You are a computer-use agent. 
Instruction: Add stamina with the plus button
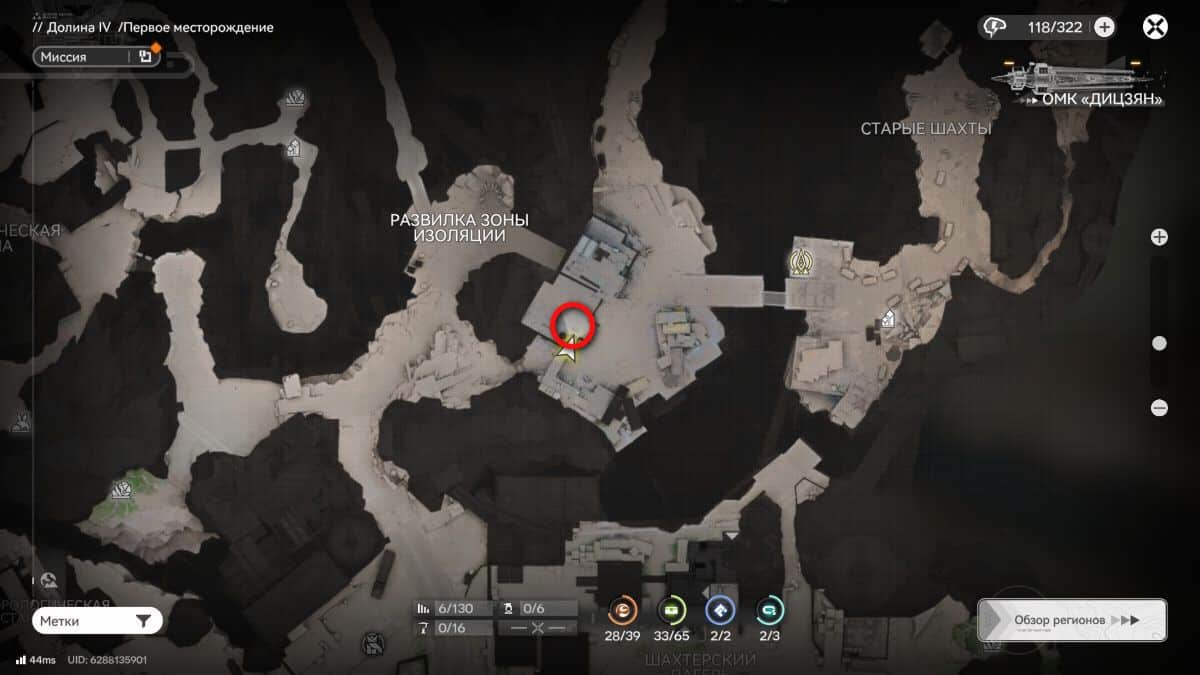[1104, 27]
